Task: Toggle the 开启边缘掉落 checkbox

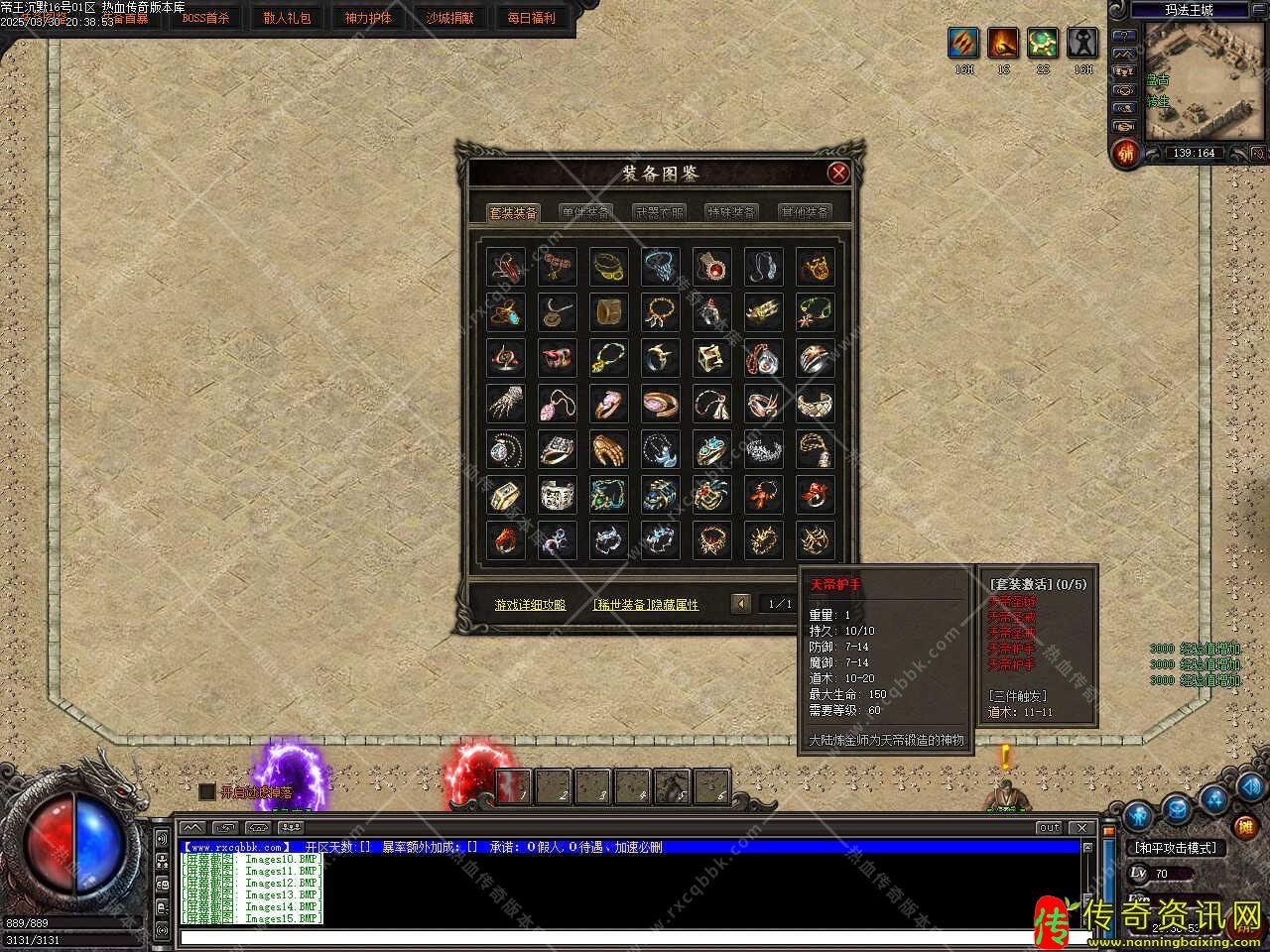Action: point(206,791)
